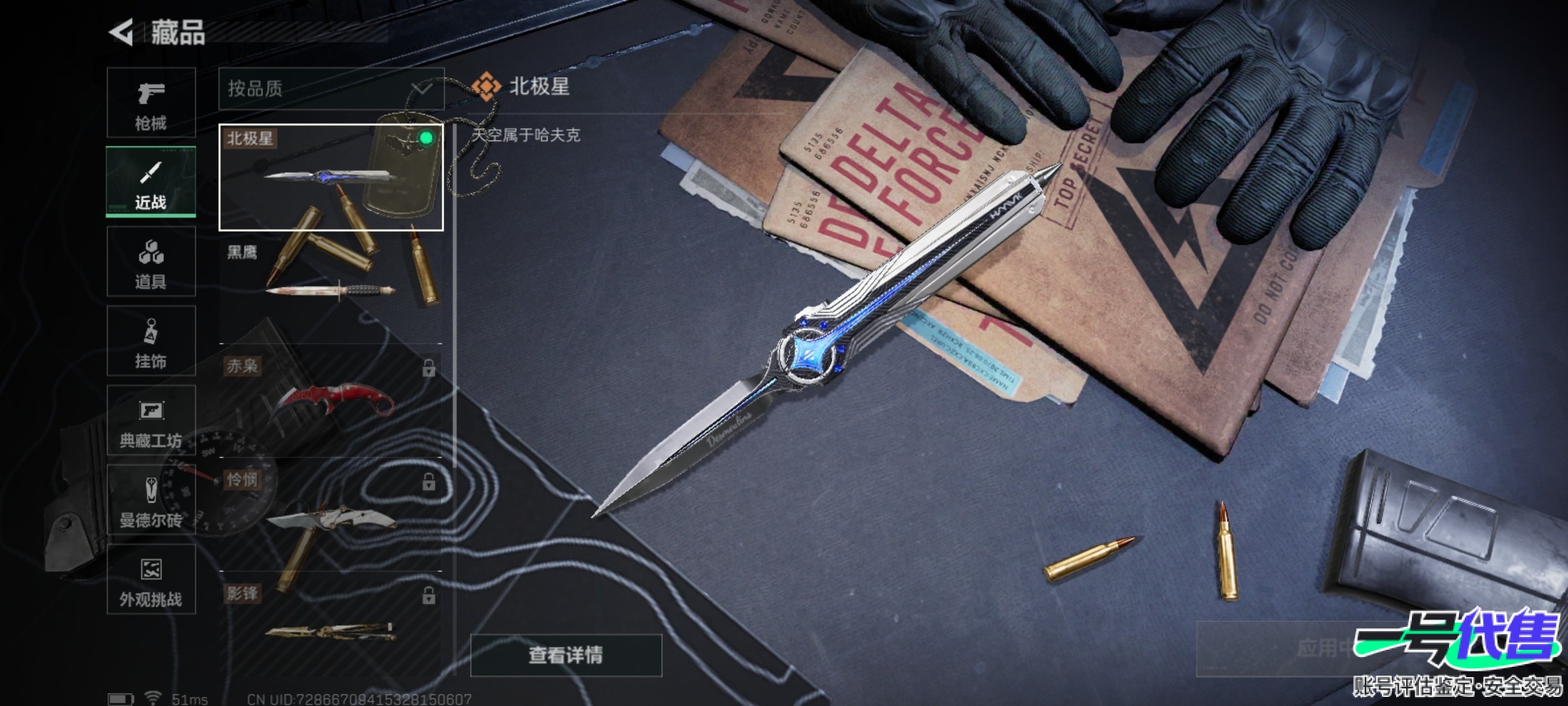Select the 北极星 knife thumbnail

tap(331, 177)
